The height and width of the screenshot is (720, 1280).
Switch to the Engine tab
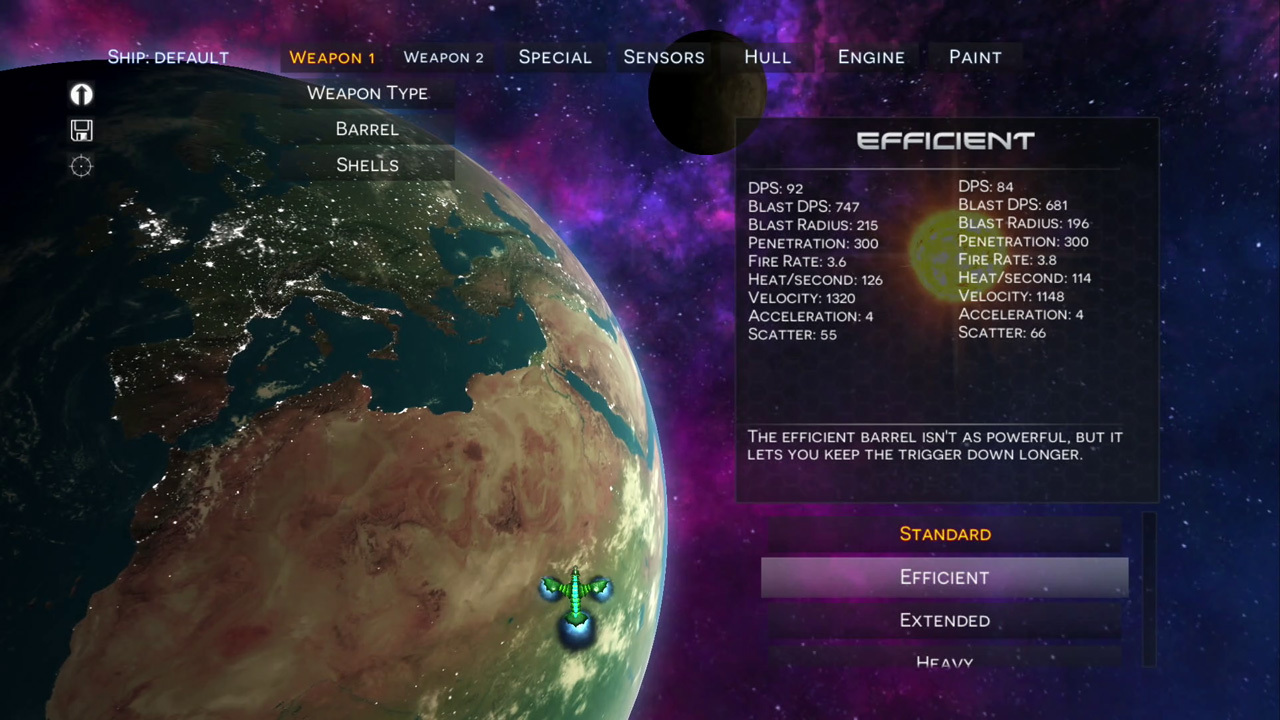coord(870,57)
